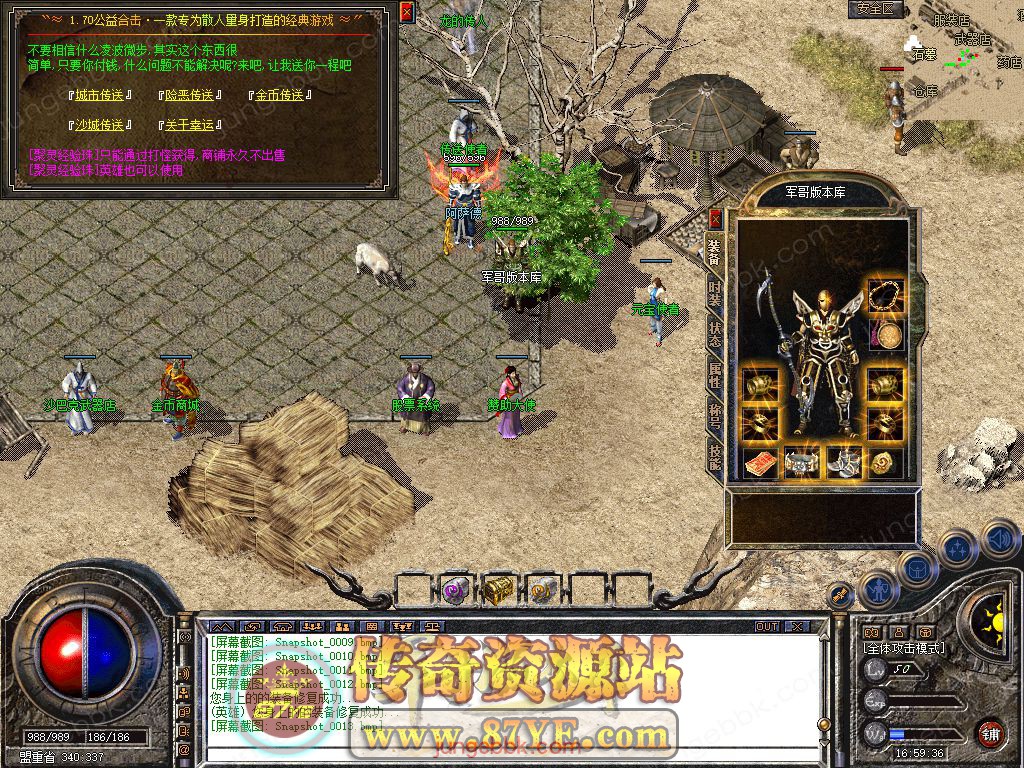Select the equipped necklace slot
This screenshot has width=1024, height=768.
(x=882, y=296)
